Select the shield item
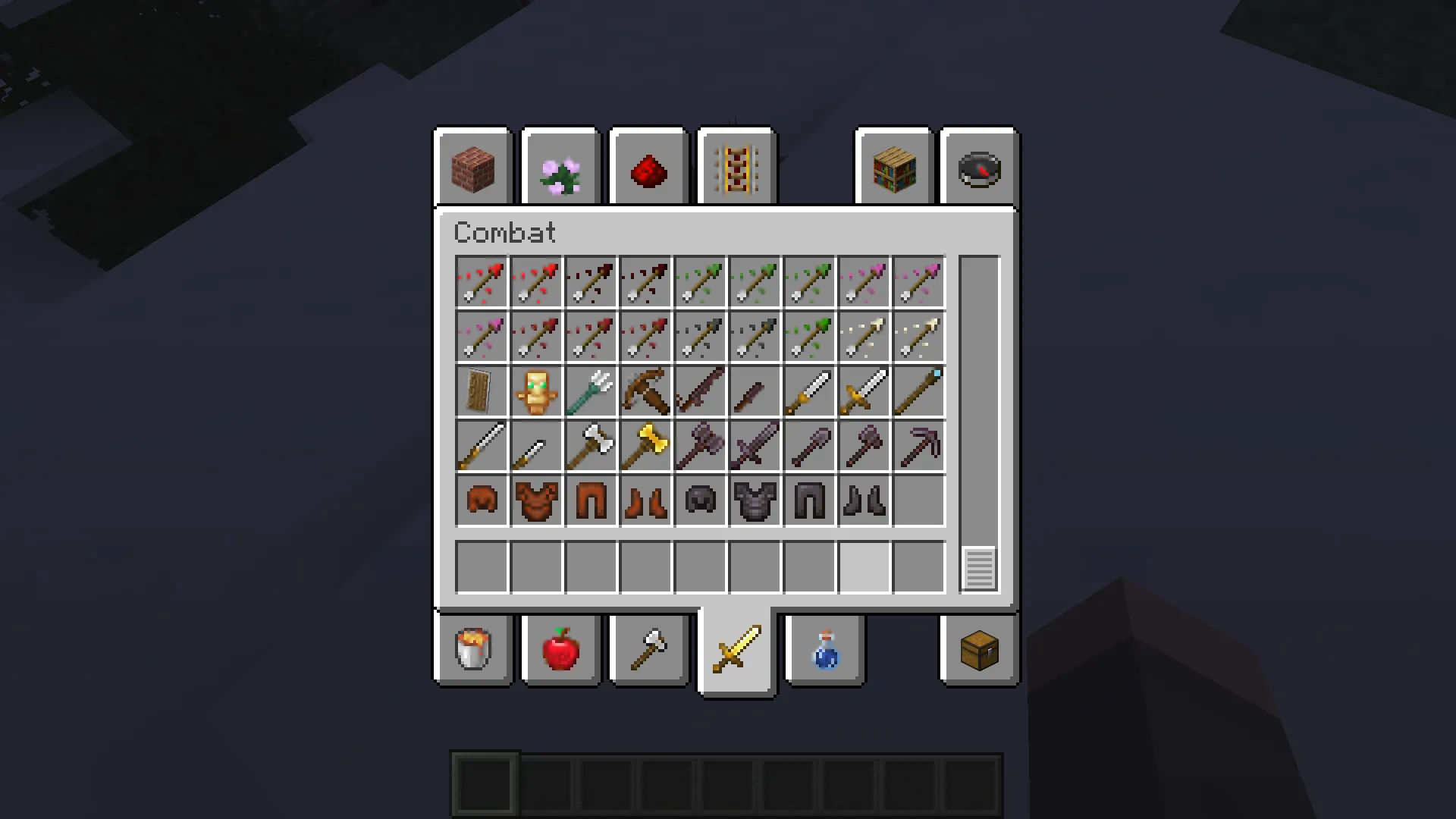1456x819 pixels. point(480,391)
